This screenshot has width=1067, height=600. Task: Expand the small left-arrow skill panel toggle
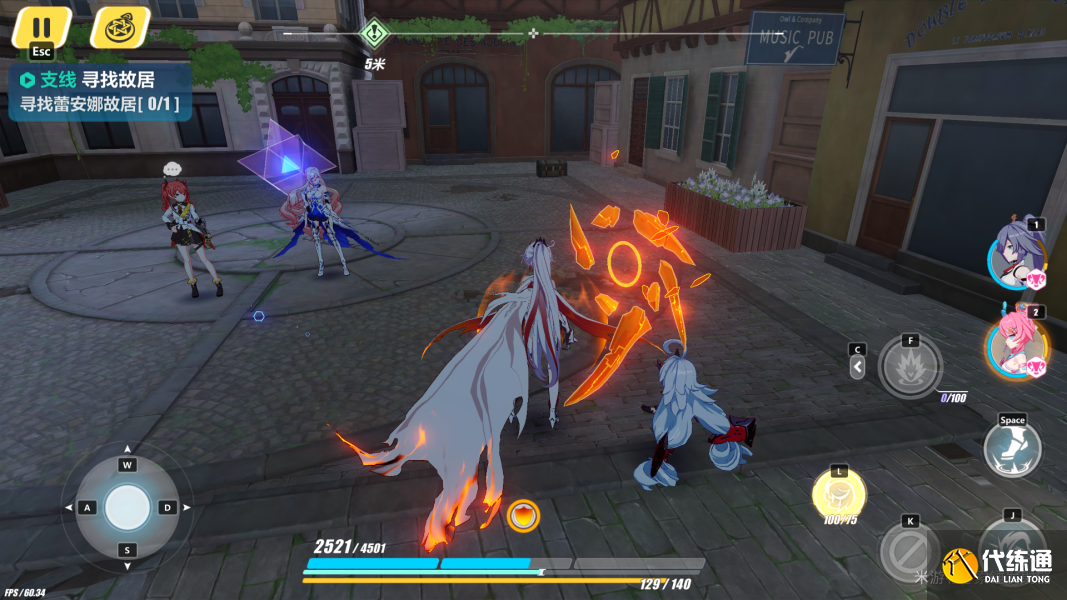[x=857, y=367]
